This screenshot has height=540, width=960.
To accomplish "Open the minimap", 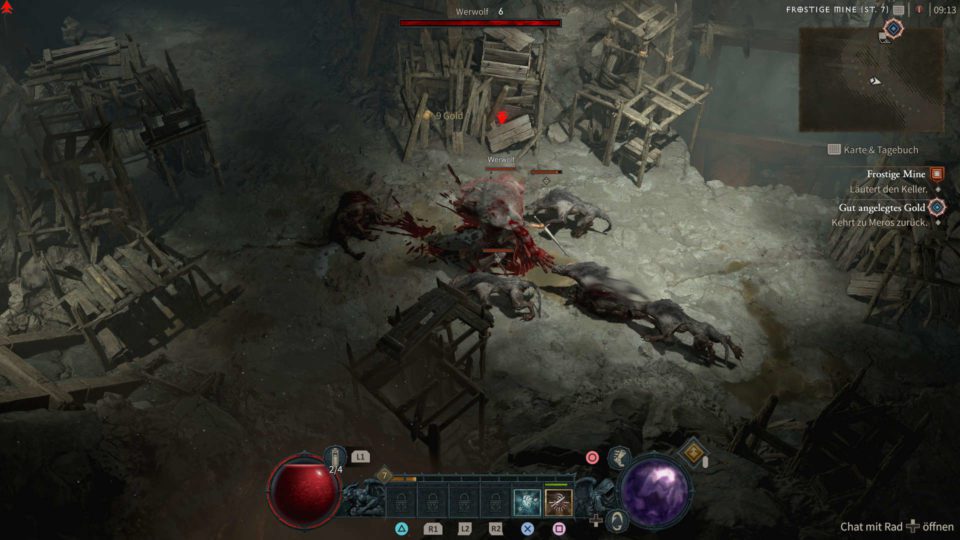I will pyautogui.click(x=870, y=78).
